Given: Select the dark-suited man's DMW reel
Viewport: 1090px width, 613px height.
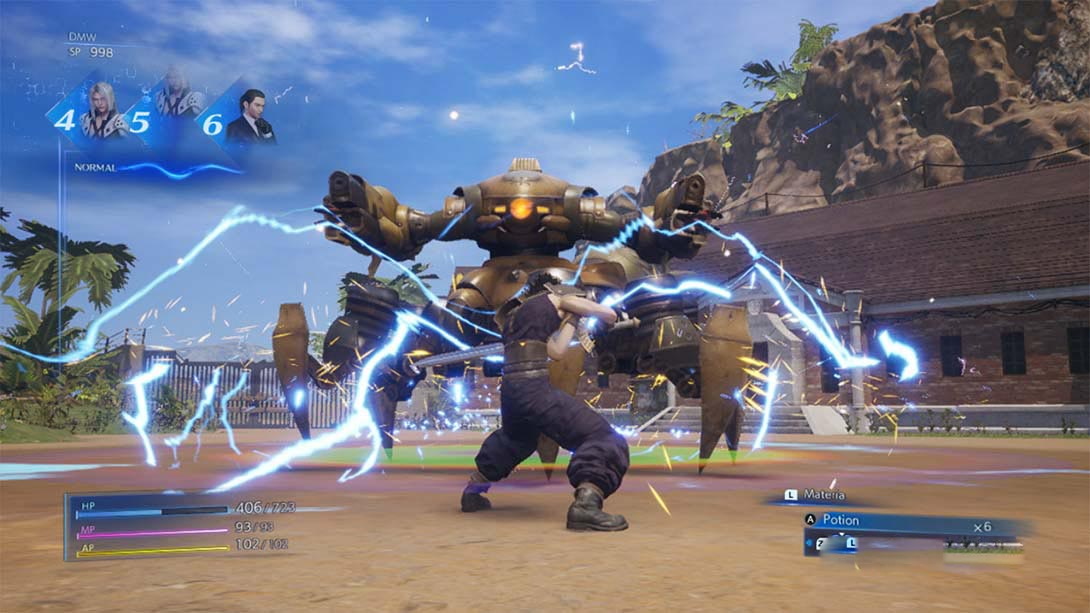Looking at the screenshot, I should (x=240, y=118).
